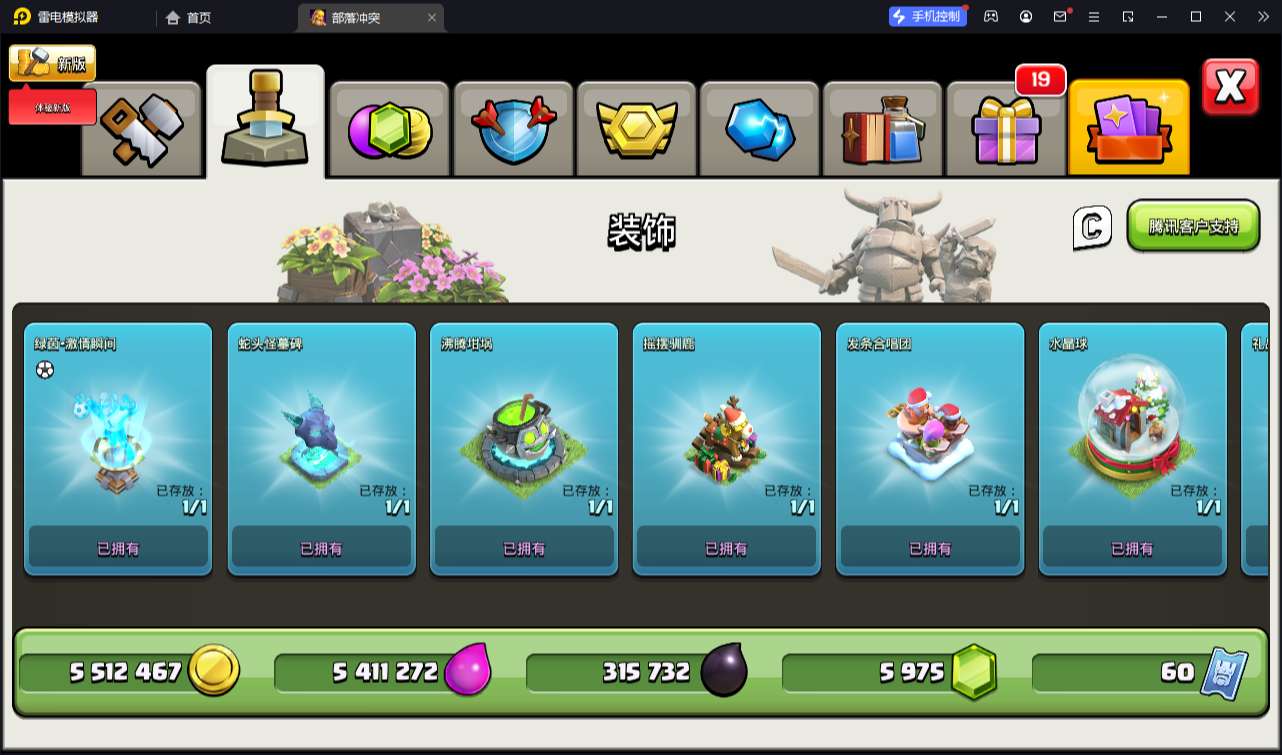1282x755 pixels.
Task: Click the C icon beside support button
Action: (1092, 228)
